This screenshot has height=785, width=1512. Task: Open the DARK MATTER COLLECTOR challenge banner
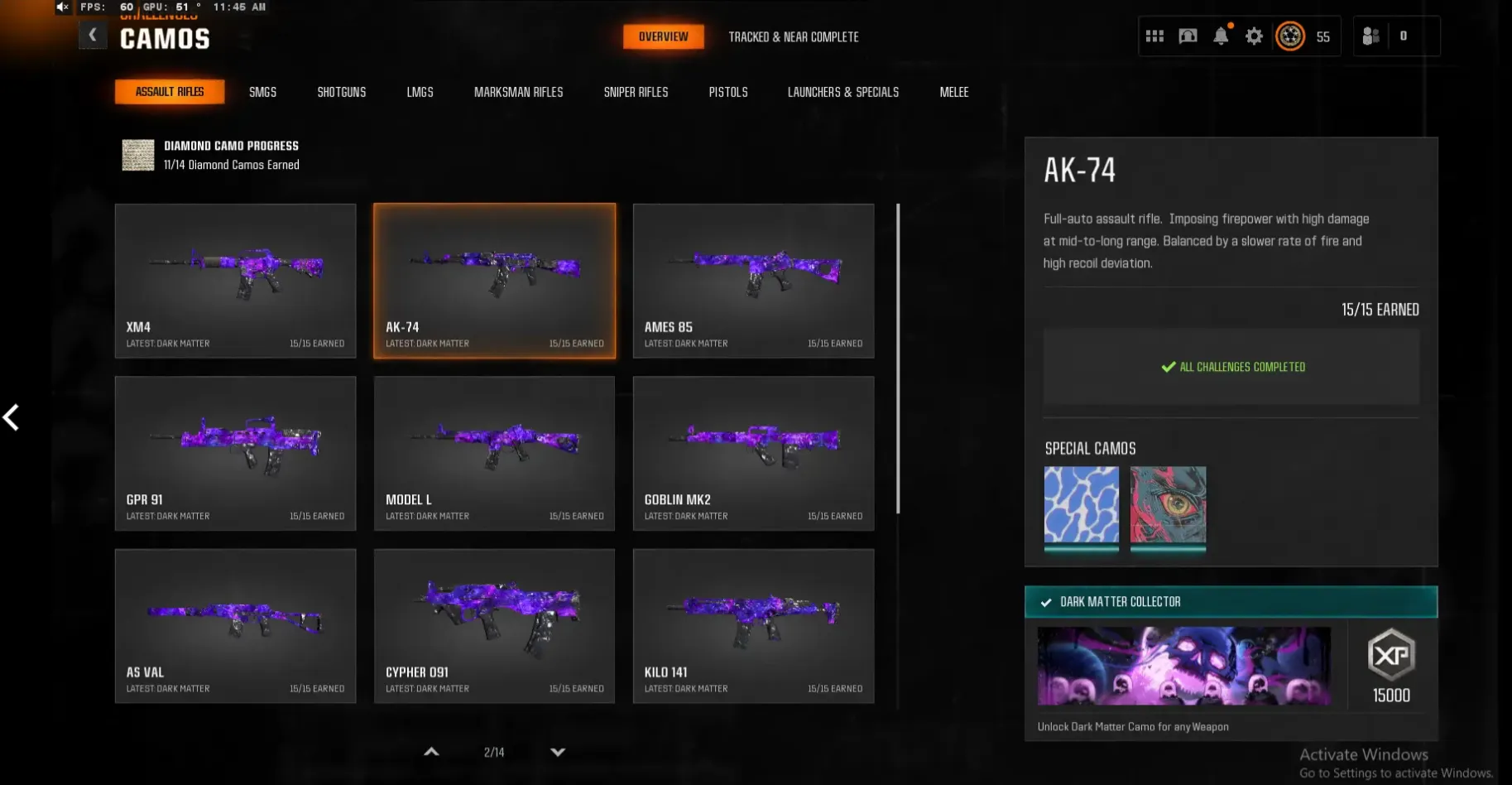(x=1231, y=602)
